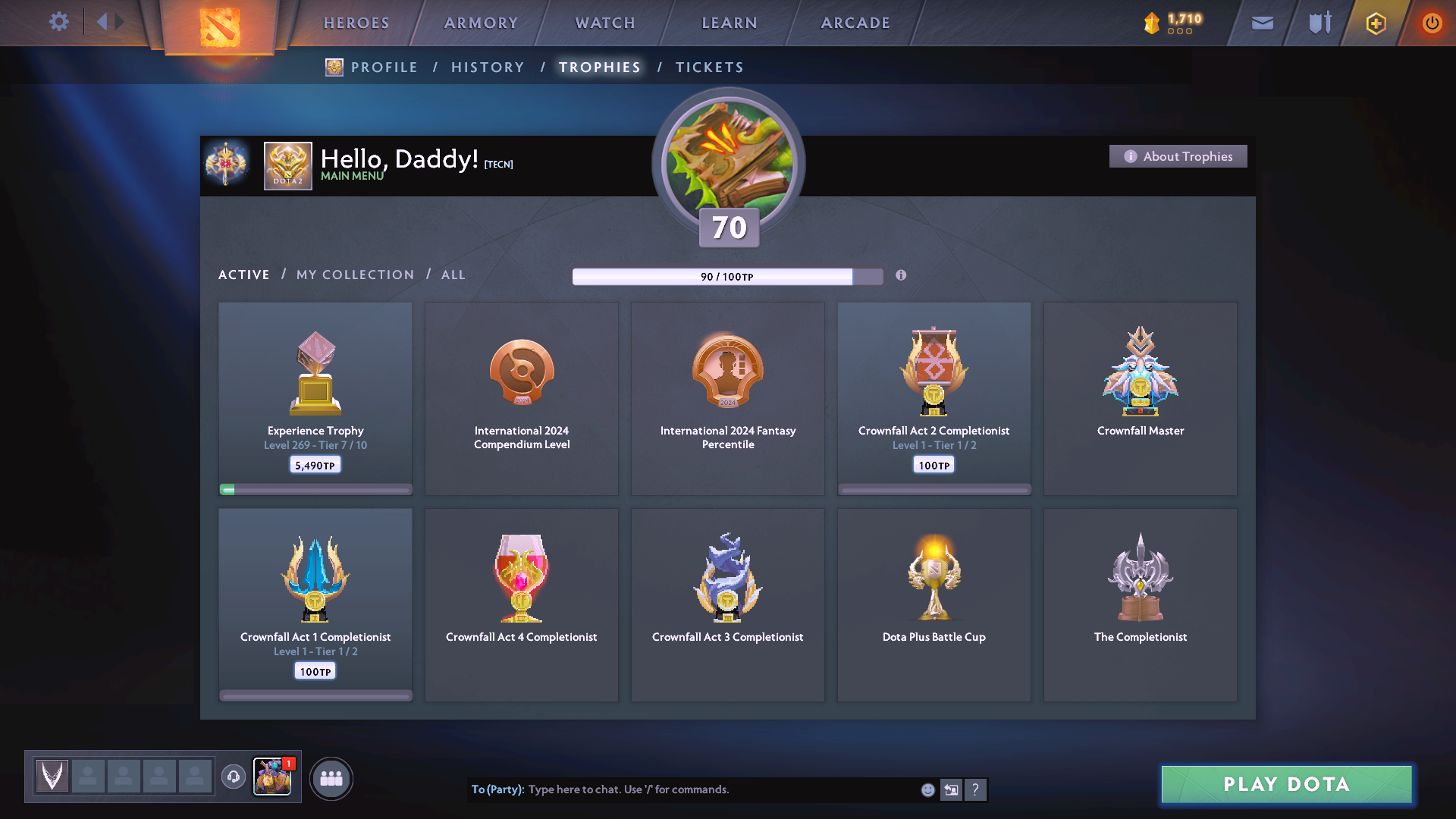
Task: Click the PLAY DOTA button
Action: tap(1285, 785)
